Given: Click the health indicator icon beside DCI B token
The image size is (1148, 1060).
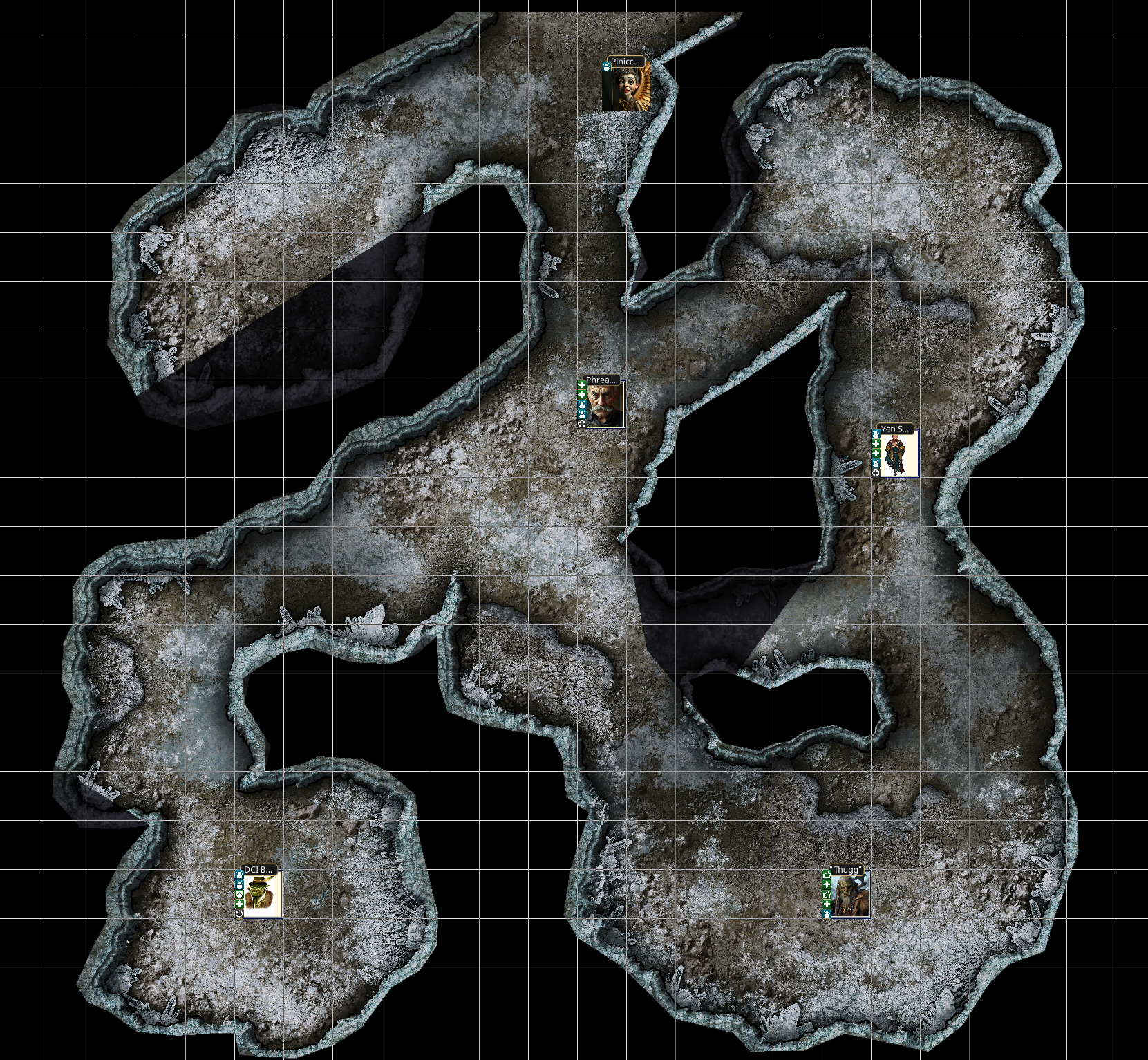Looking at the screenshot, I should pos(239,904).
